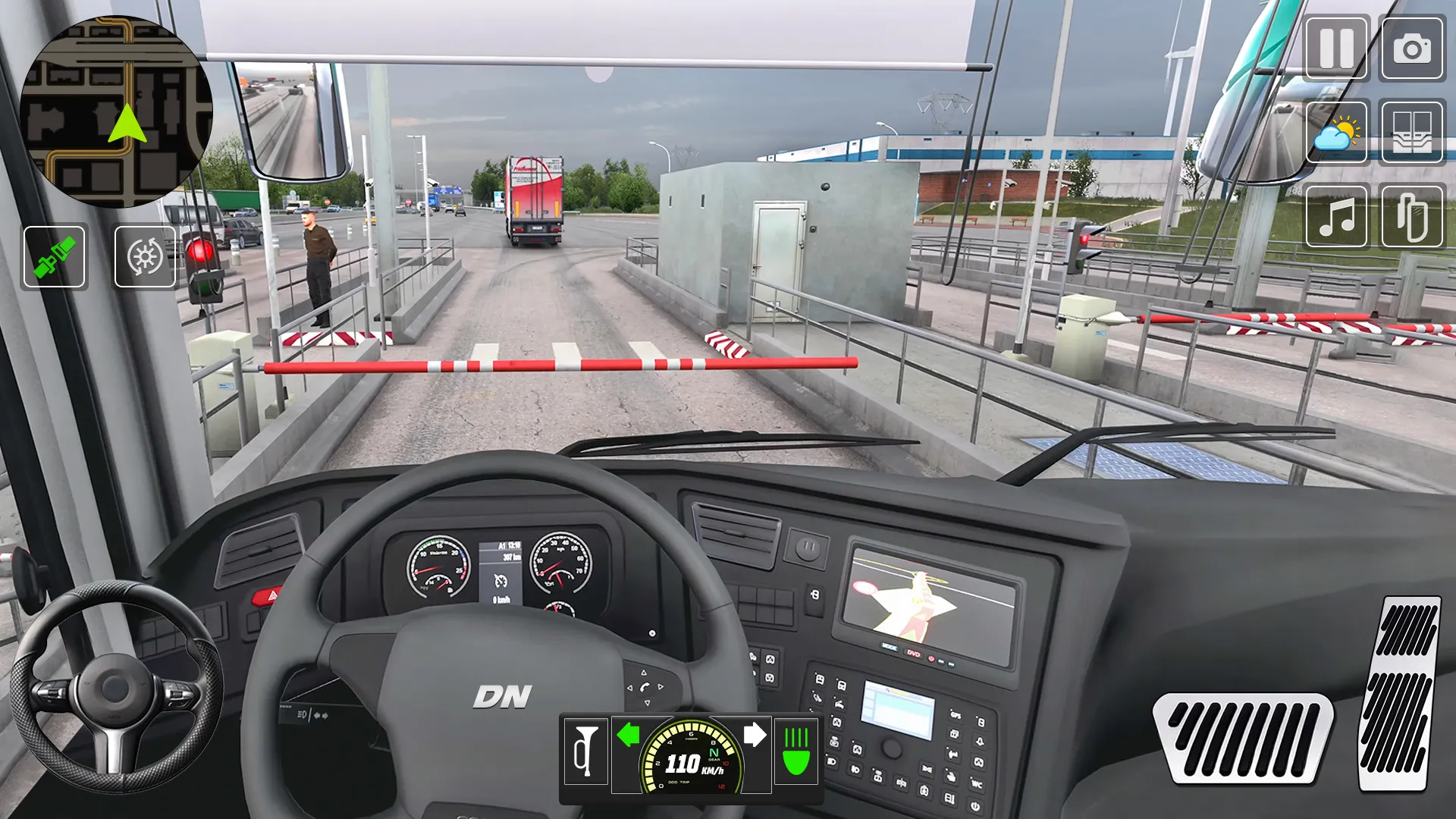Push the accelerator pedal
1456x819 pixels.
point(1400,693)
